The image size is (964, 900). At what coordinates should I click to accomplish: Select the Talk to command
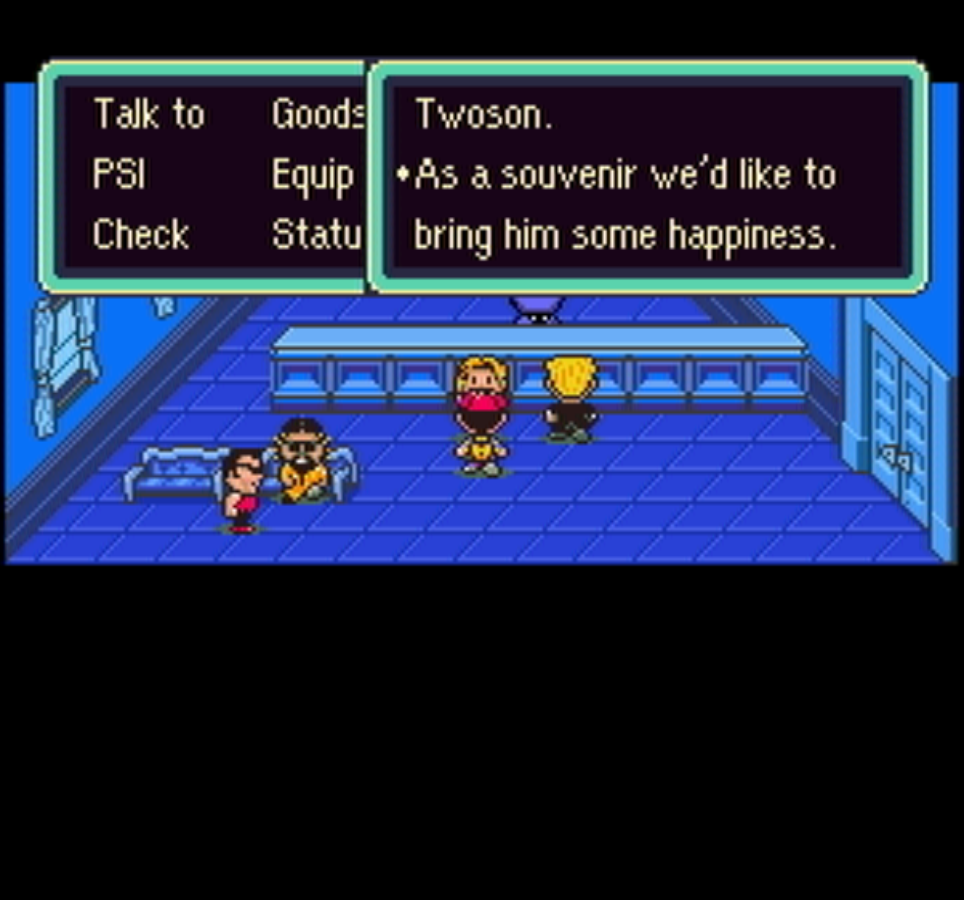(149, 115)
